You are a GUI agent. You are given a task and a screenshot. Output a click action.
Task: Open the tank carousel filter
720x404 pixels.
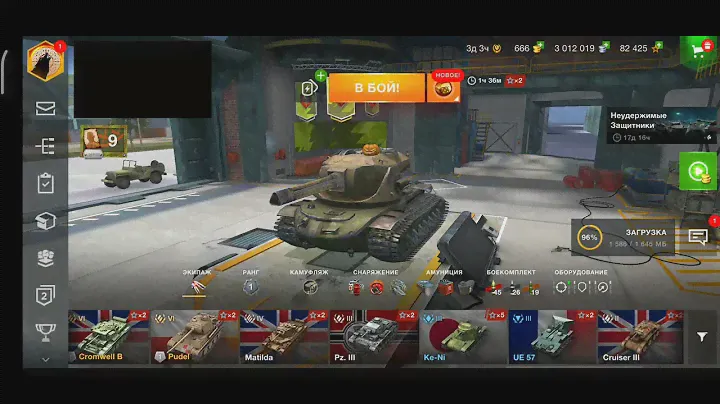[x=703, y=338]
